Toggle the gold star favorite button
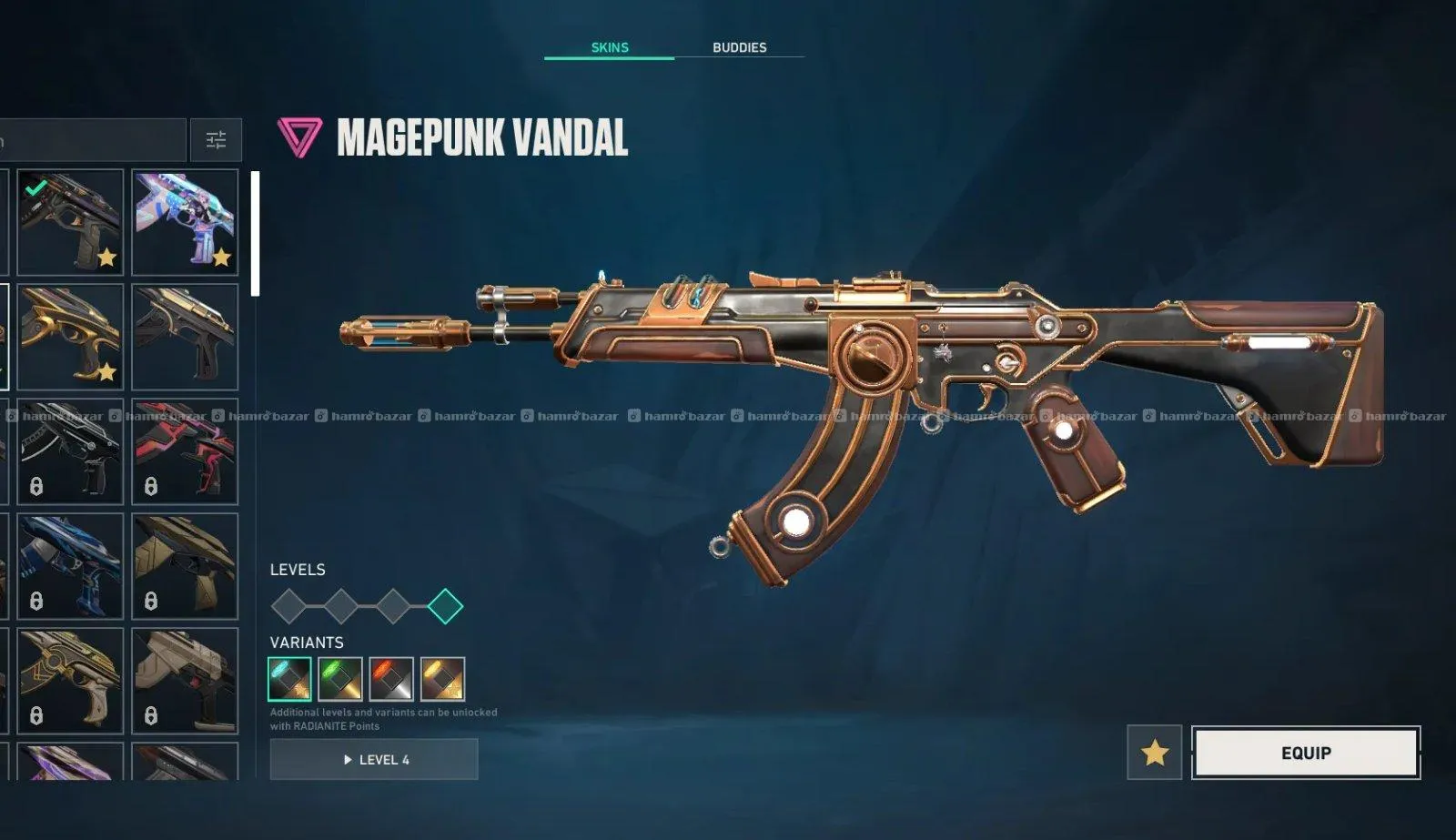Viewport: 1456px width, 840px height. (x=1155, y=753)
